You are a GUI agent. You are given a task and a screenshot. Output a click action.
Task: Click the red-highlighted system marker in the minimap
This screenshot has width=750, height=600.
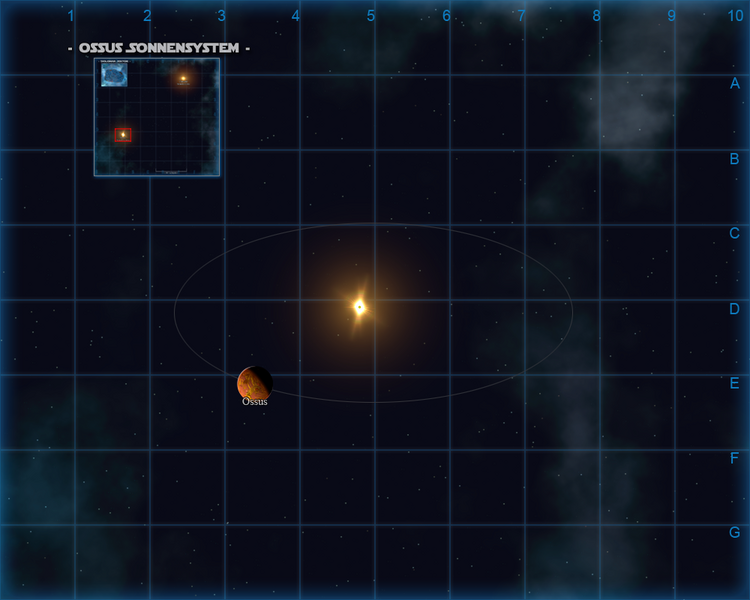pyautogui.click(x=123, y=134)
